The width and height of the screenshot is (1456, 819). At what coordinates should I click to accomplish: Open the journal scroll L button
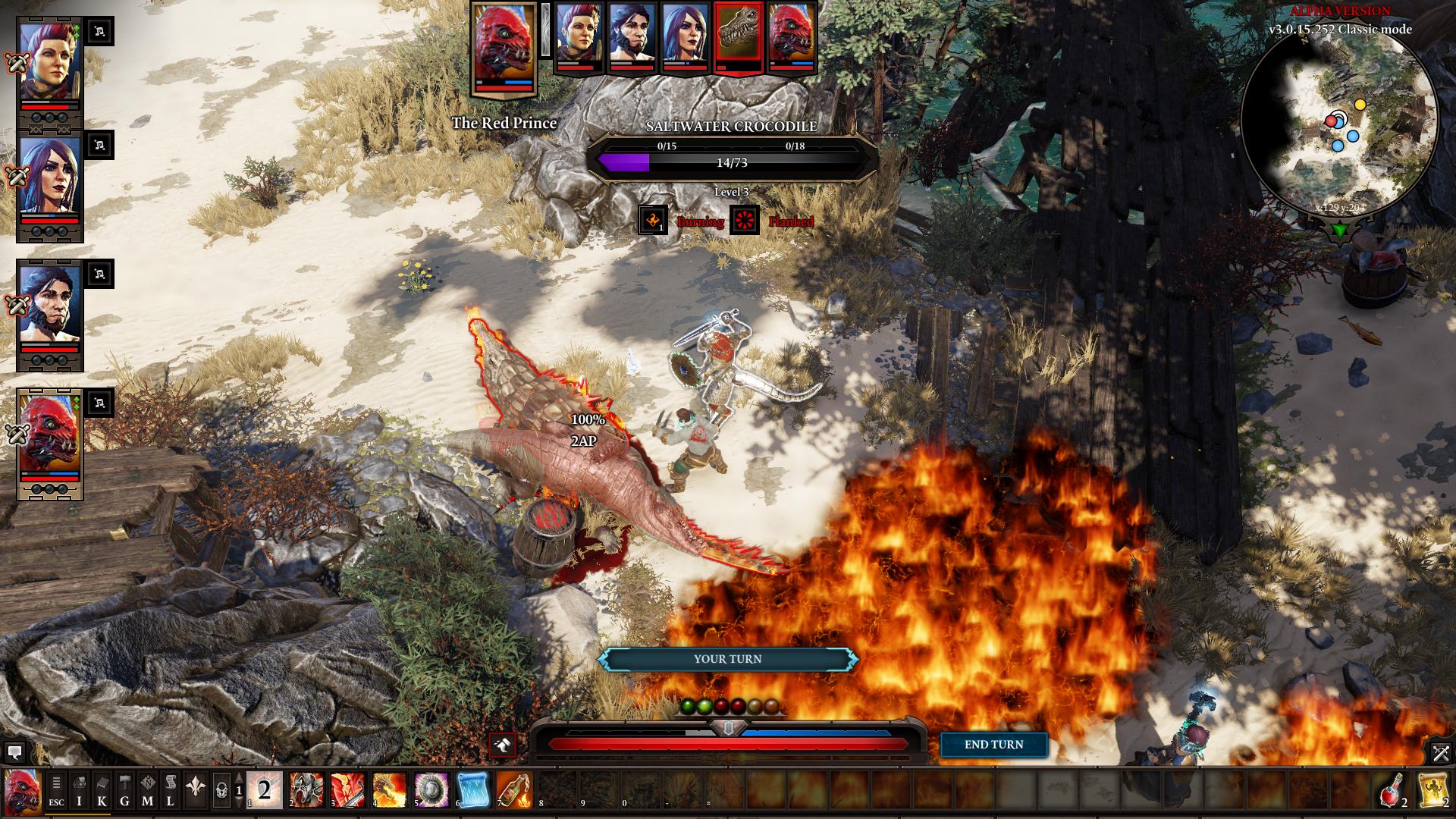pyautogui.click(x=171, y=790)
